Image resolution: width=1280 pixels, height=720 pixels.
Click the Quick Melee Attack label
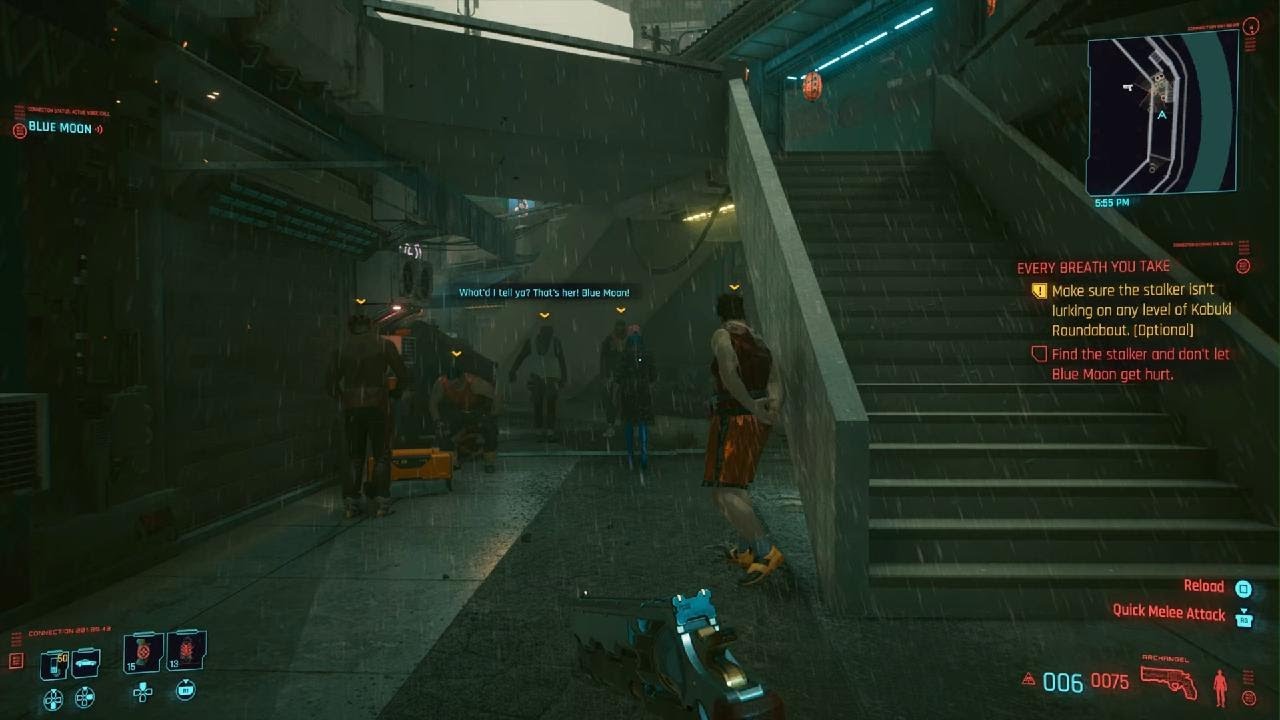point(1168,612)
